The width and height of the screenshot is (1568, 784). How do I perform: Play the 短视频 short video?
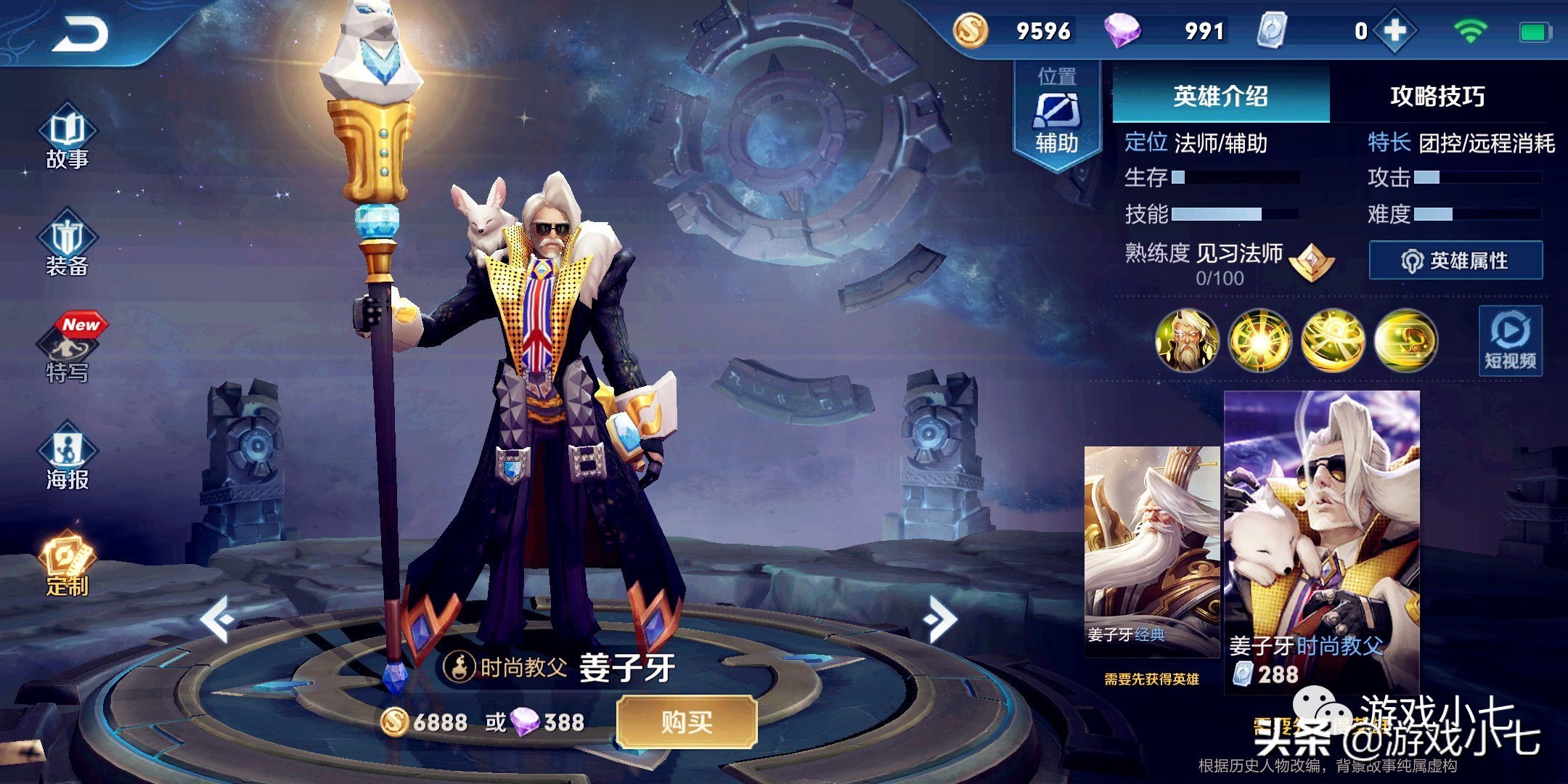(x=1510, y=340)
